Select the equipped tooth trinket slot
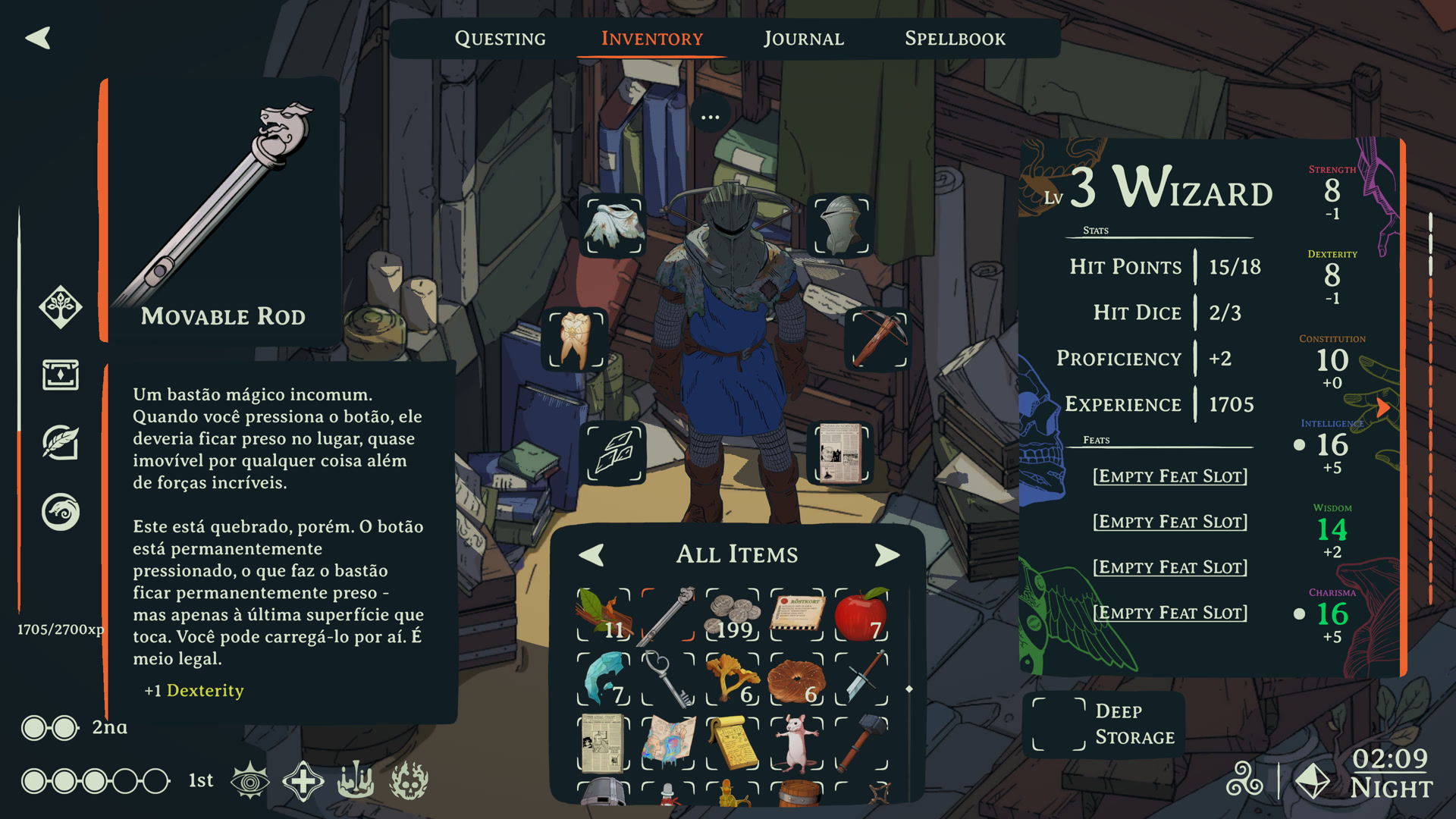The height and width of the screenshot is (819, 1456). (x=576, y=338)
